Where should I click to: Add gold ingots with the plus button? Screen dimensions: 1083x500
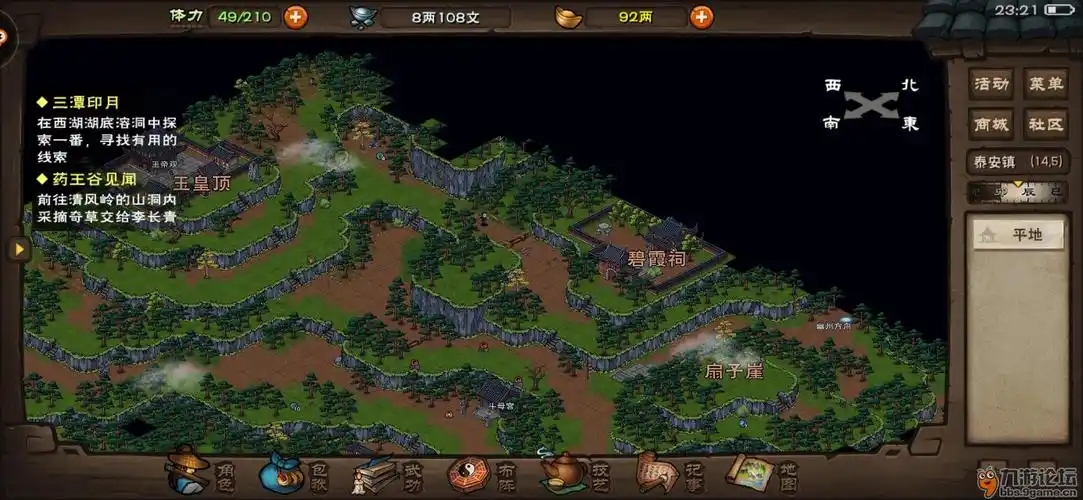click(702, 16)
